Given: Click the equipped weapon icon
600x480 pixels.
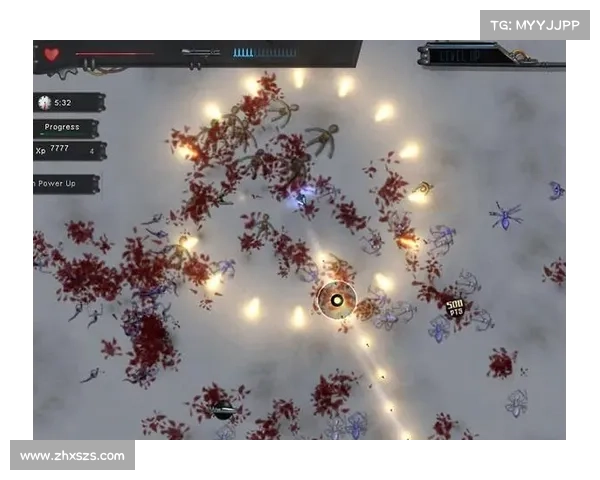Looking at the screenshot, I should point(201,52).
